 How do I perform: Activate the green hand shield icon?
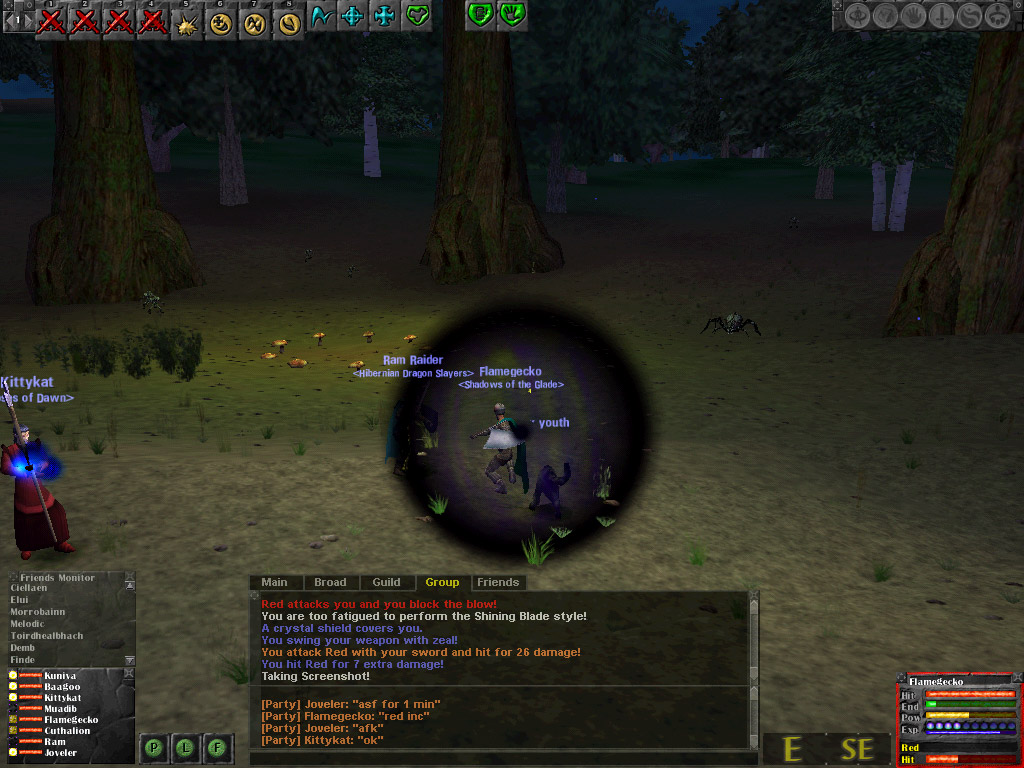pos(511,15)
